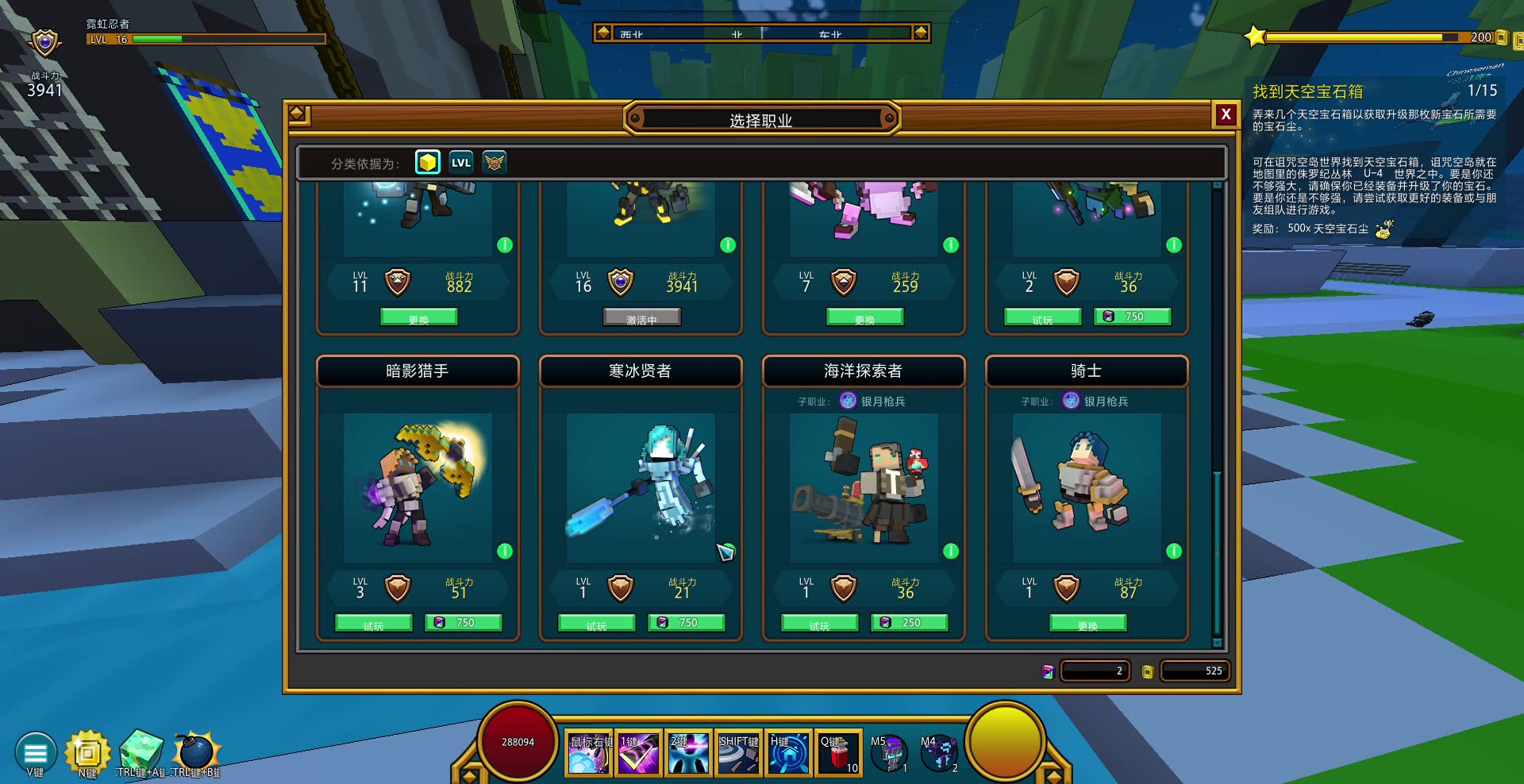1524x784 pixels.
Task: Try out the 海洋探索者 class (试玩)
Action: [x=819, y=624]
